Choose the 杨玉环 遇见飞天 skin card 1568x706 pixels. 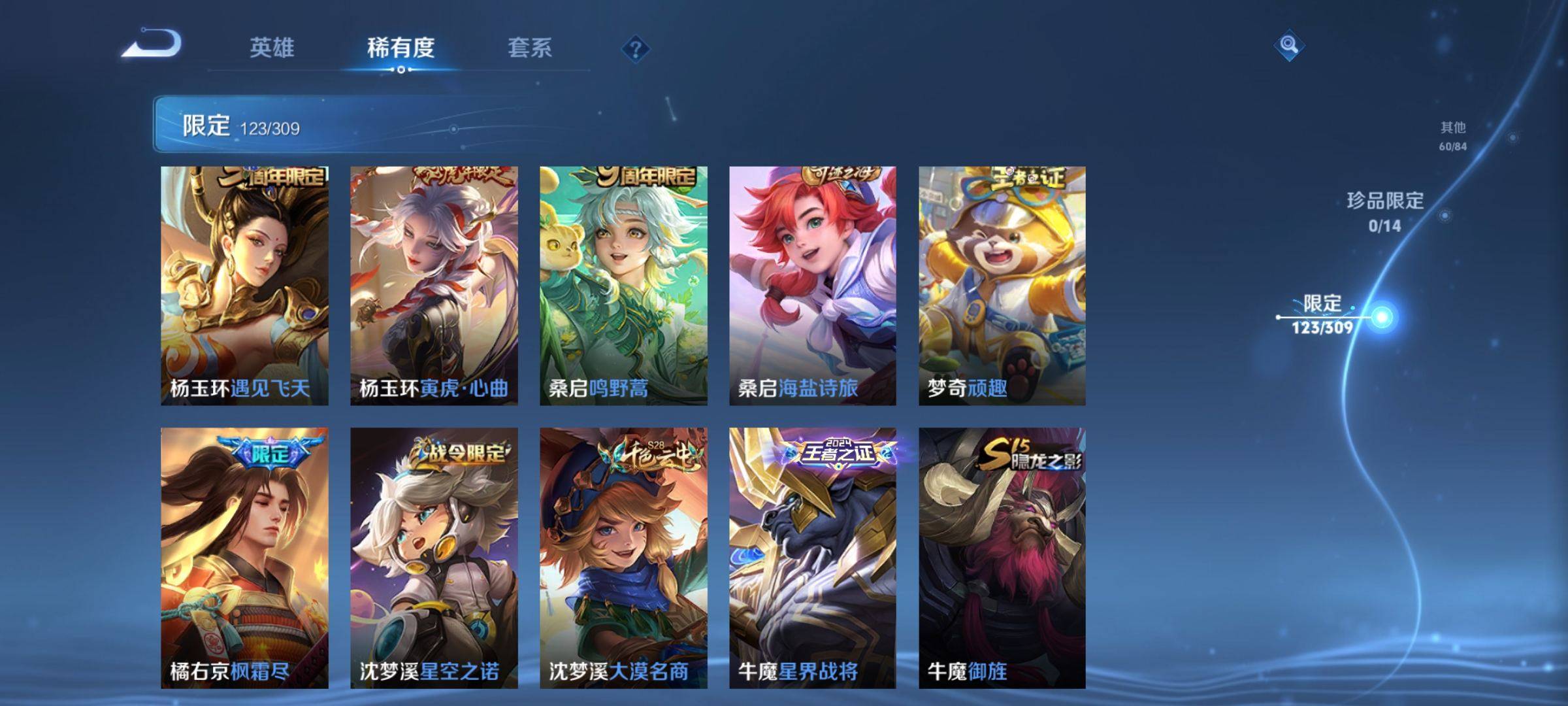[244, 286]
